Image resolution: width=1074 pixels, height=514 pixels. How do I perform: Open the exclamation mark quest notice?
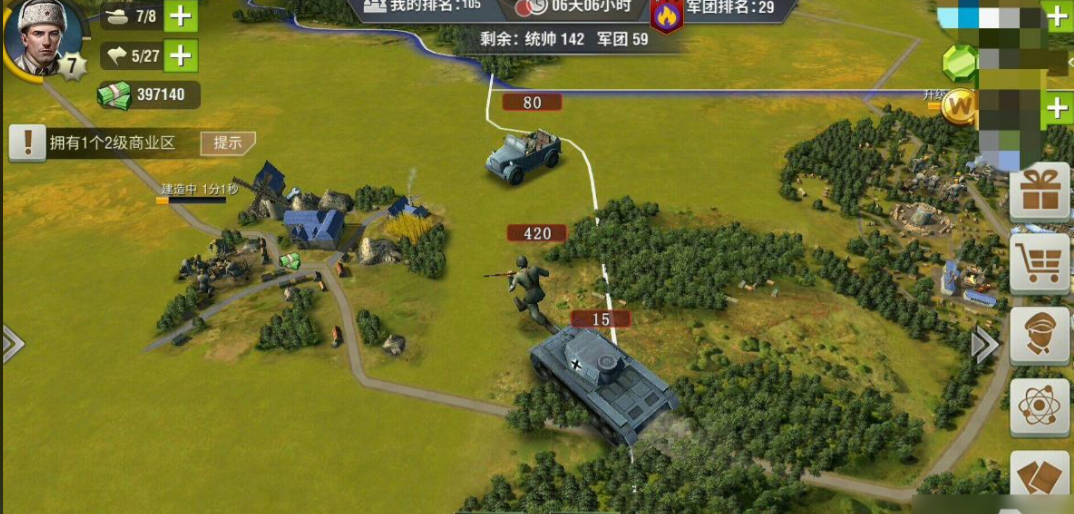(27, 143)
